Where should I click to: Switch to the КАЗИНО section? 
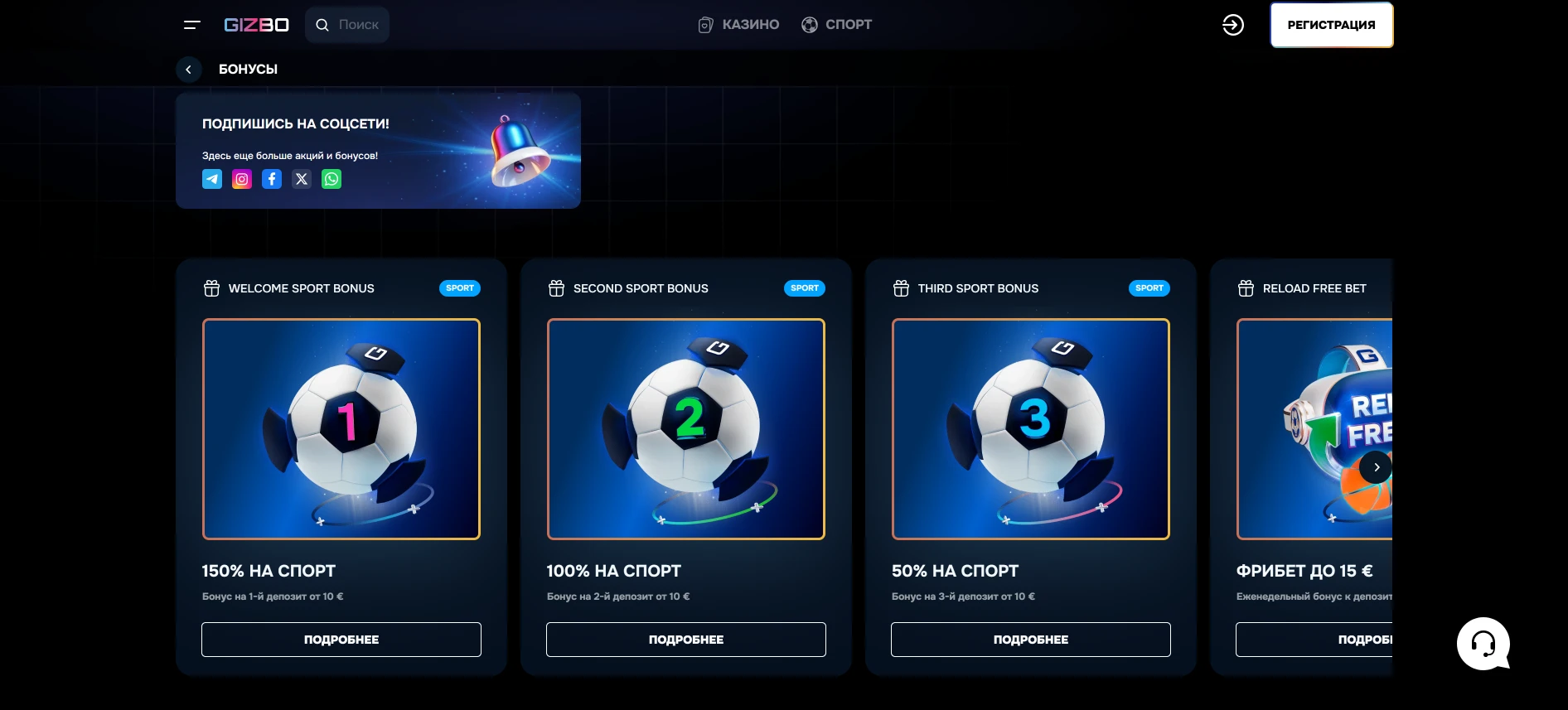click(737, 24)
